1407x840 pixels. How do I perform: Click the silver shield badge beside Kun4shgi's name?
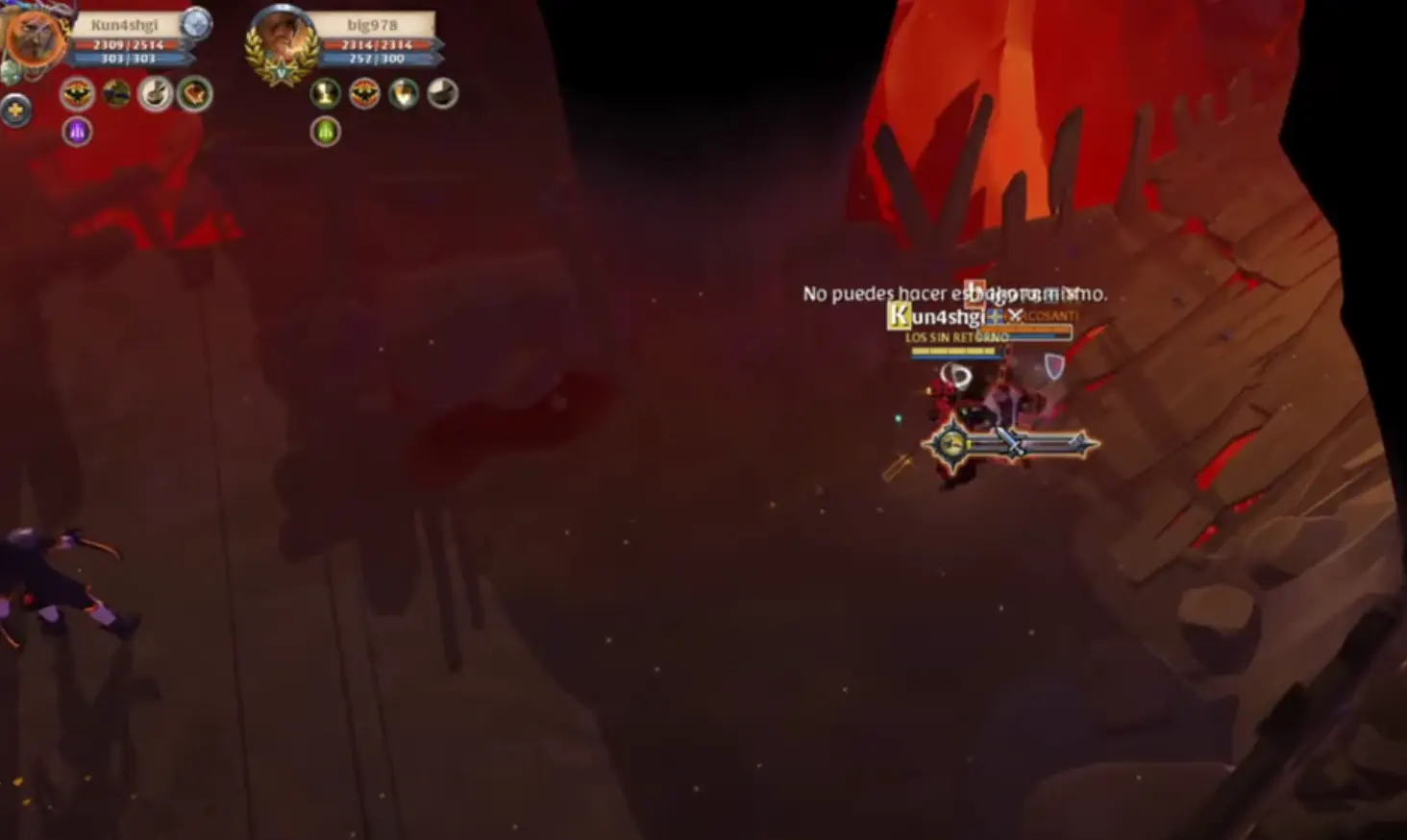pyautogui.click(x=197, y=25)
